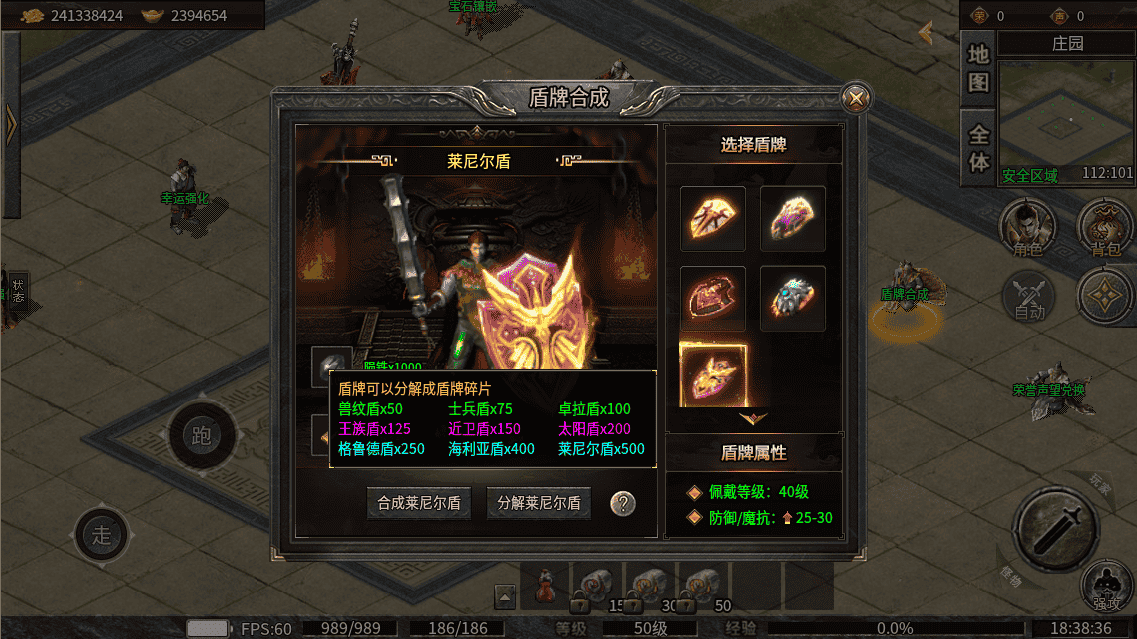
Task: Toggle 自动 auto-combat
Action: click(x=1029, y=296)
